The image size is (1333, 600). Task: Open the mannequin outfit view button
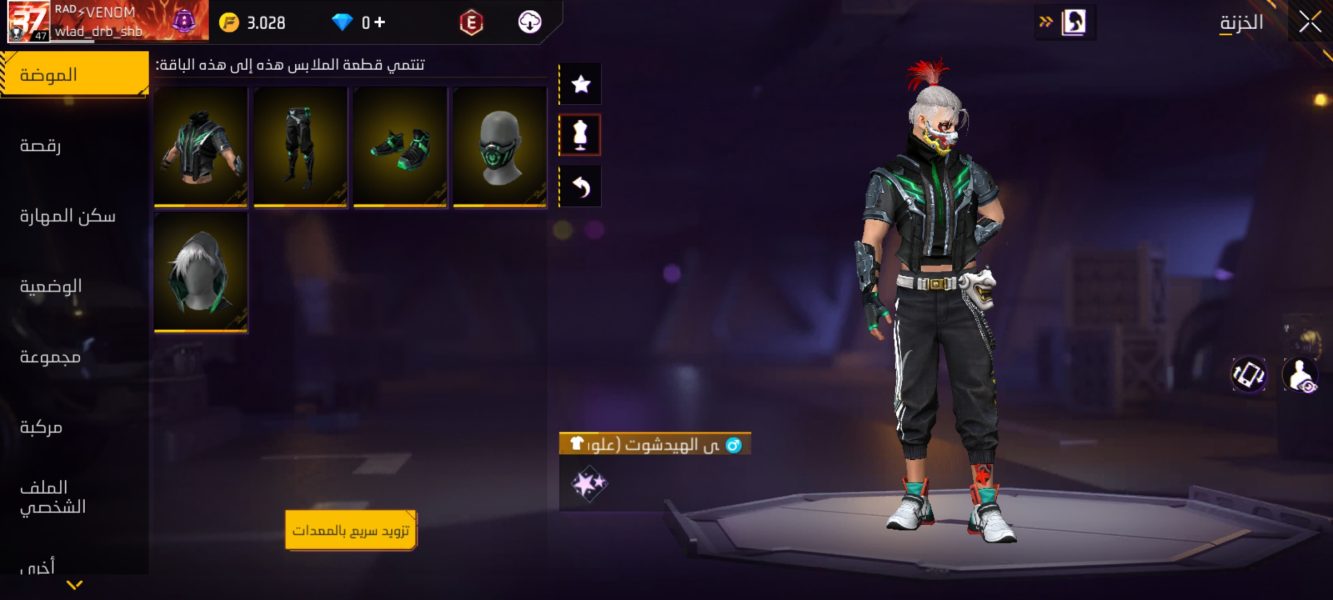580,135
